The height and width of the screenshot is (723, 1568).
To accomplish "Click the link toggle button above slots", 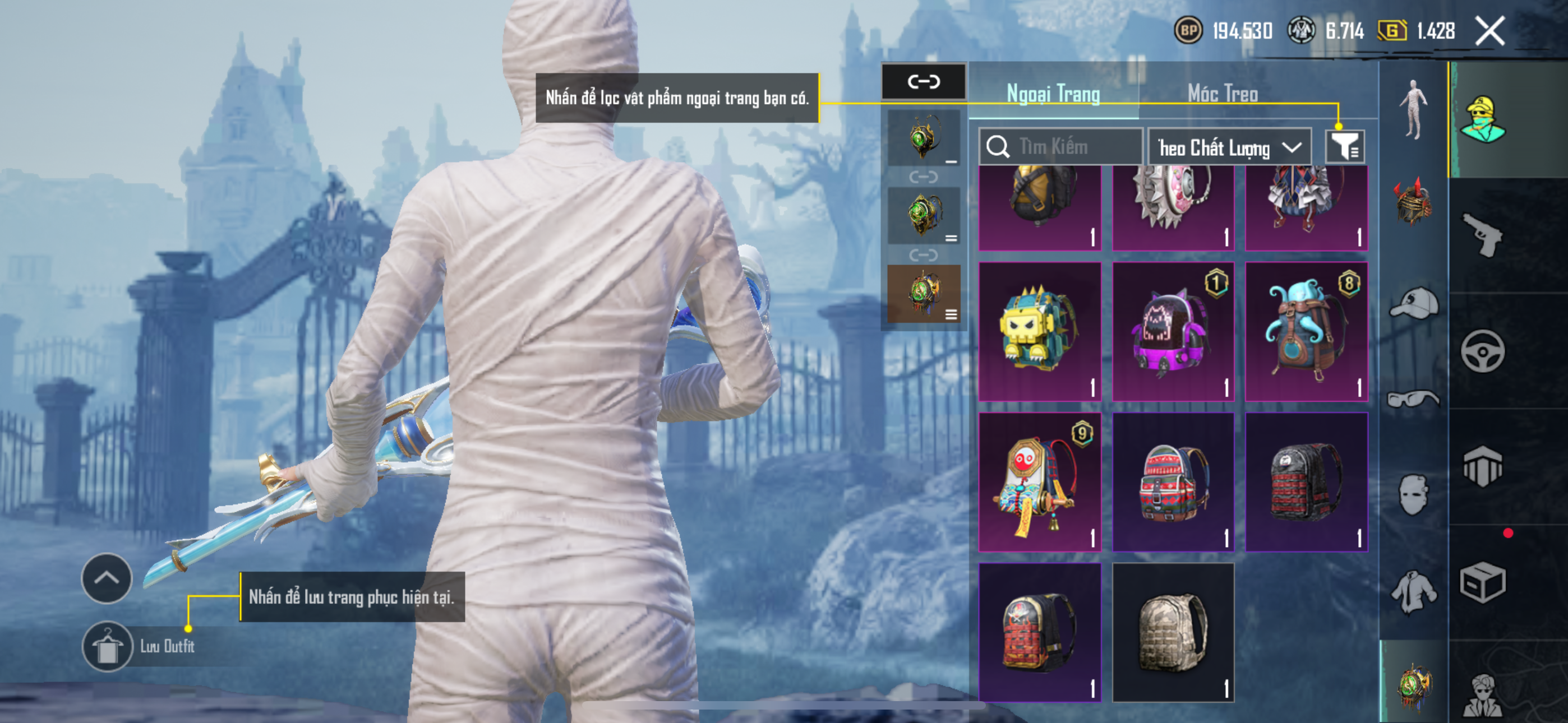I will 924,82.
